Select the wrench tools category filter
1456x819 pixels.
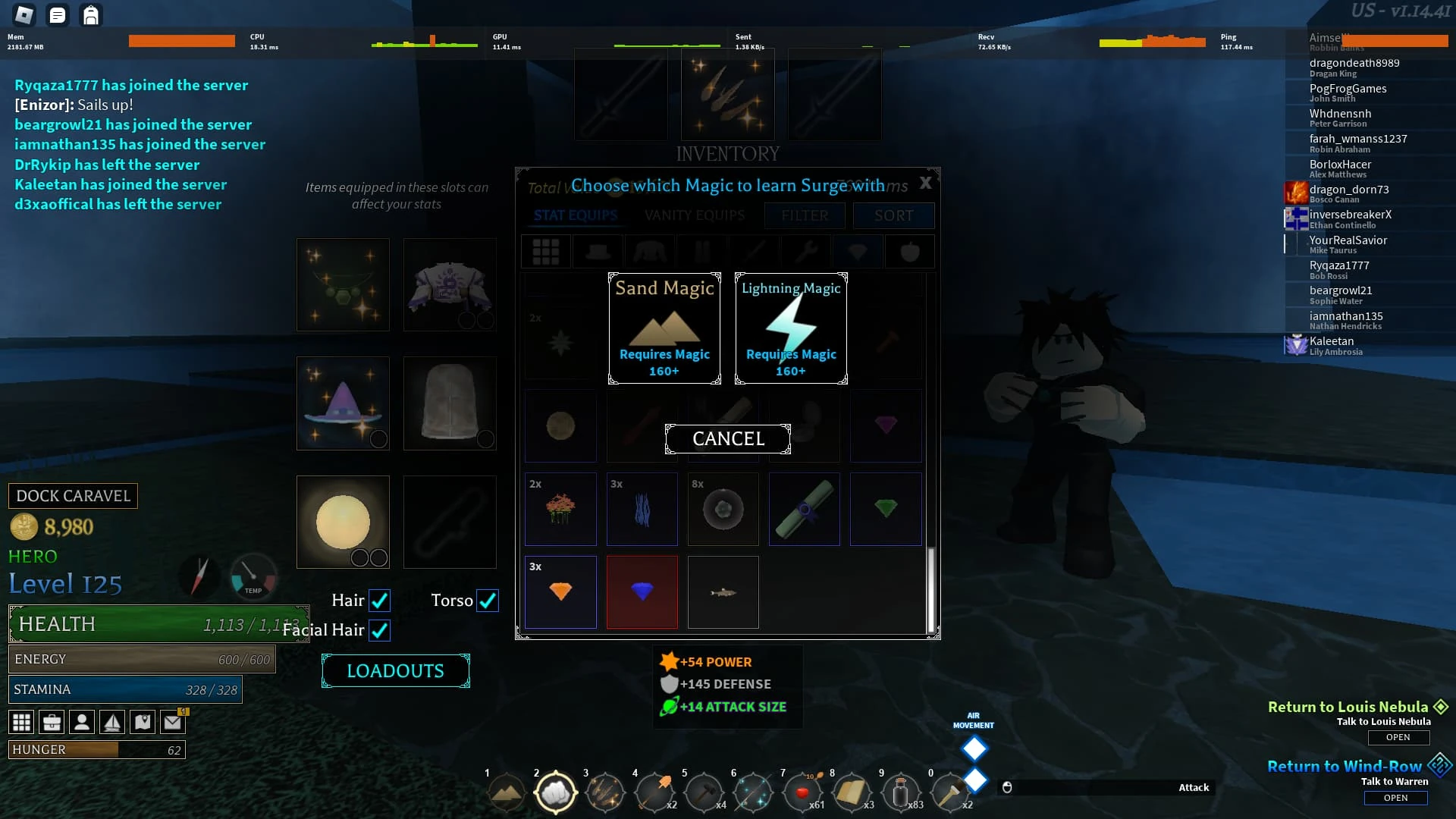point(805,251)
